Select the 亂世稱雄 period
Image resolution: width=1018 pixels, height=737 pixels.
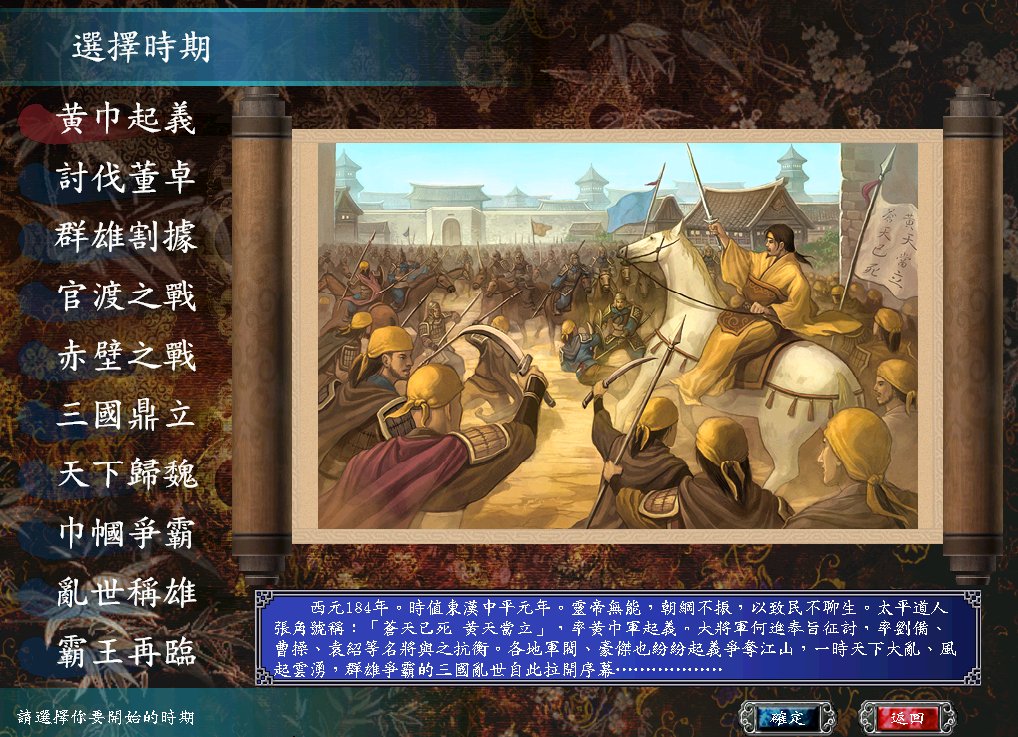click(126, 592)
